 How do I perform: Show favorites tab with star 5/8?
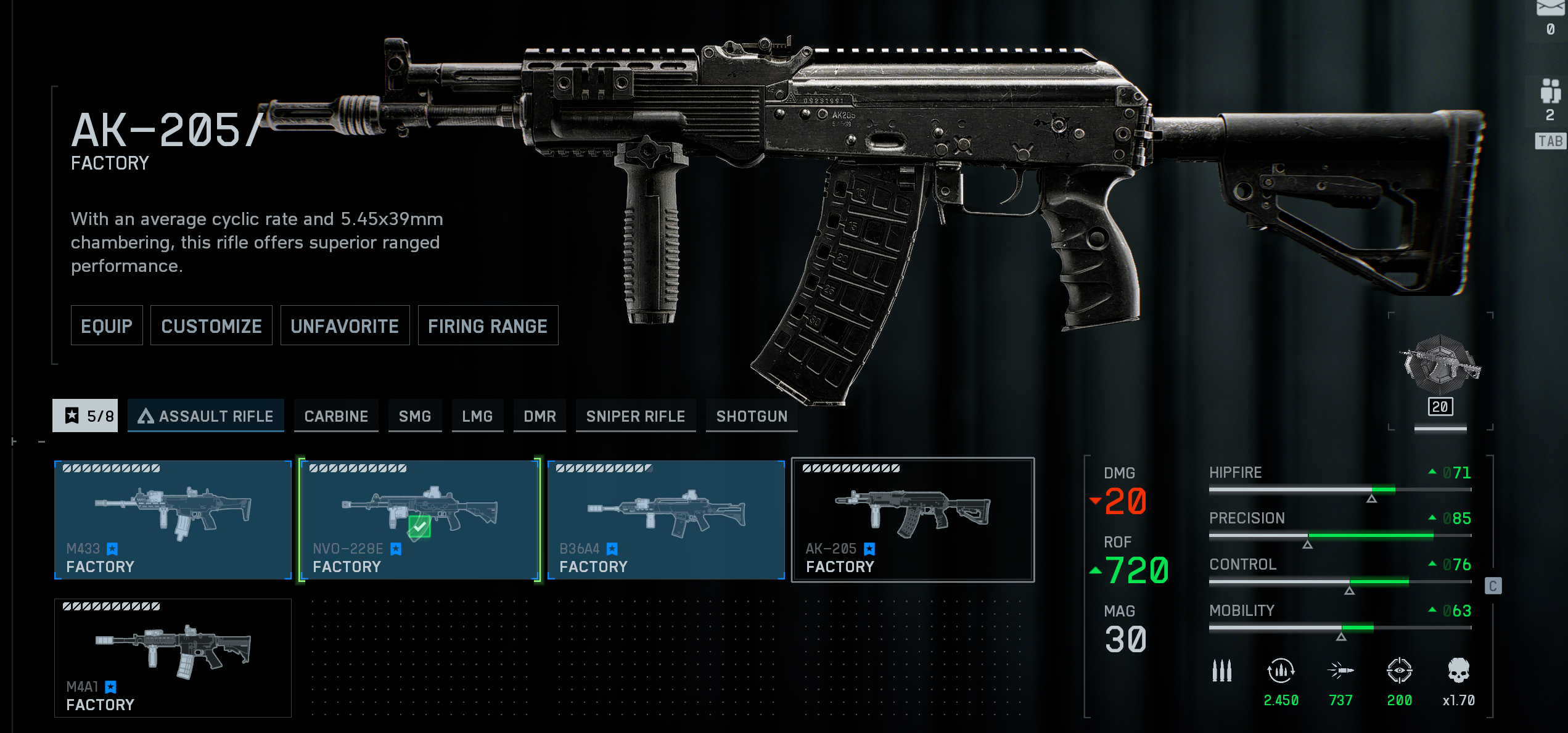[x=85, y=416]
